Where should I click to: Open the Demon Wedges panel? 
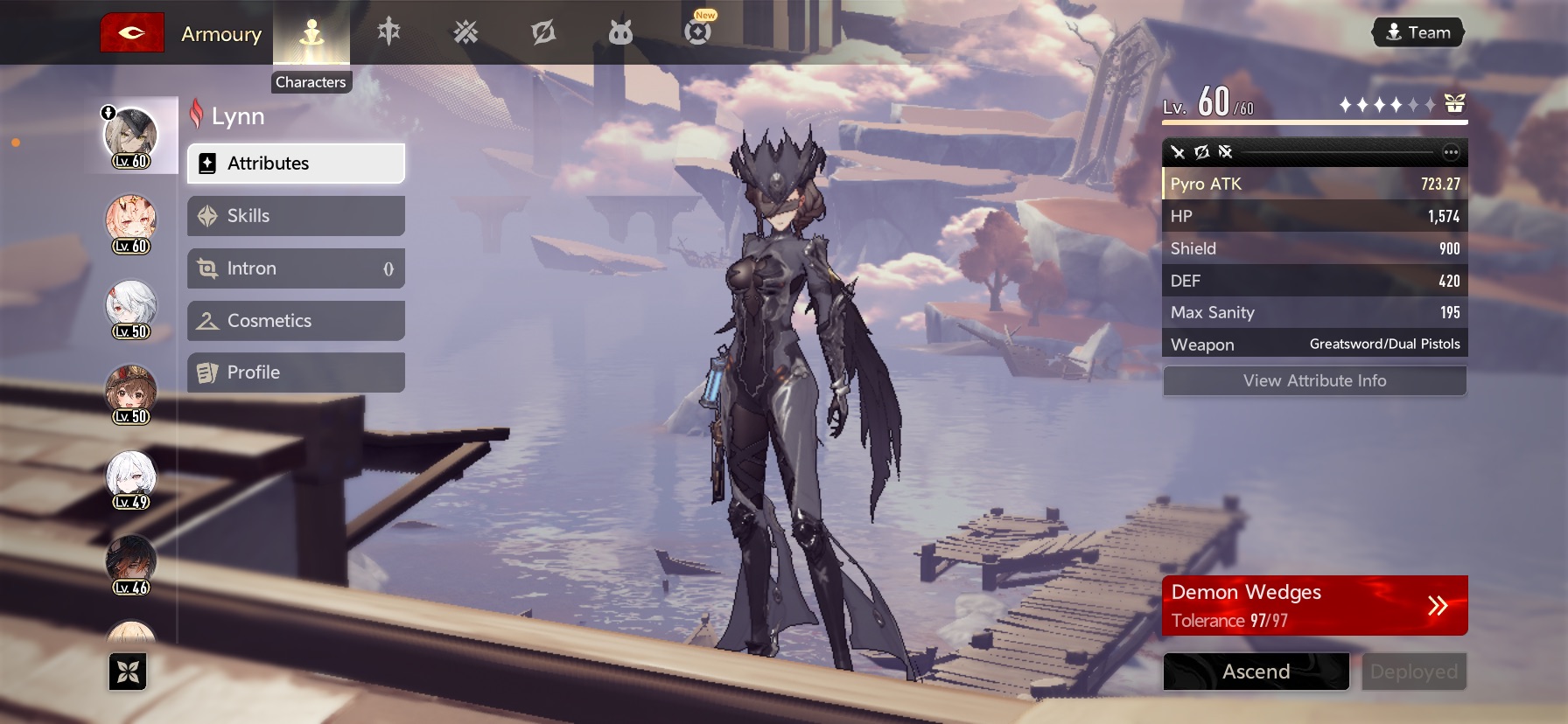tap(1314, 605)
